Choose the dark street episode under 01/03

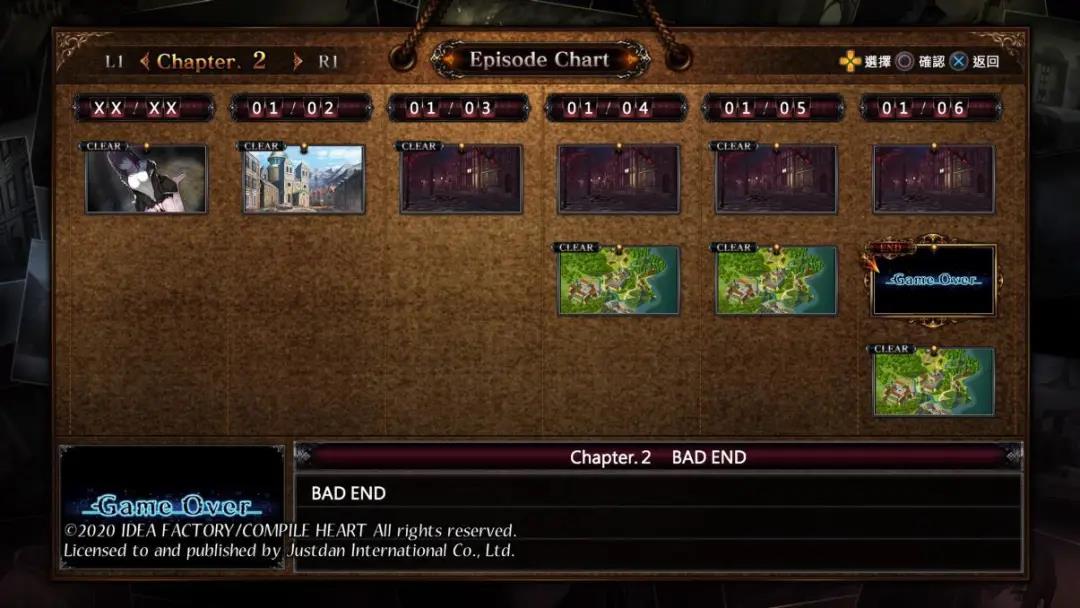461,179
